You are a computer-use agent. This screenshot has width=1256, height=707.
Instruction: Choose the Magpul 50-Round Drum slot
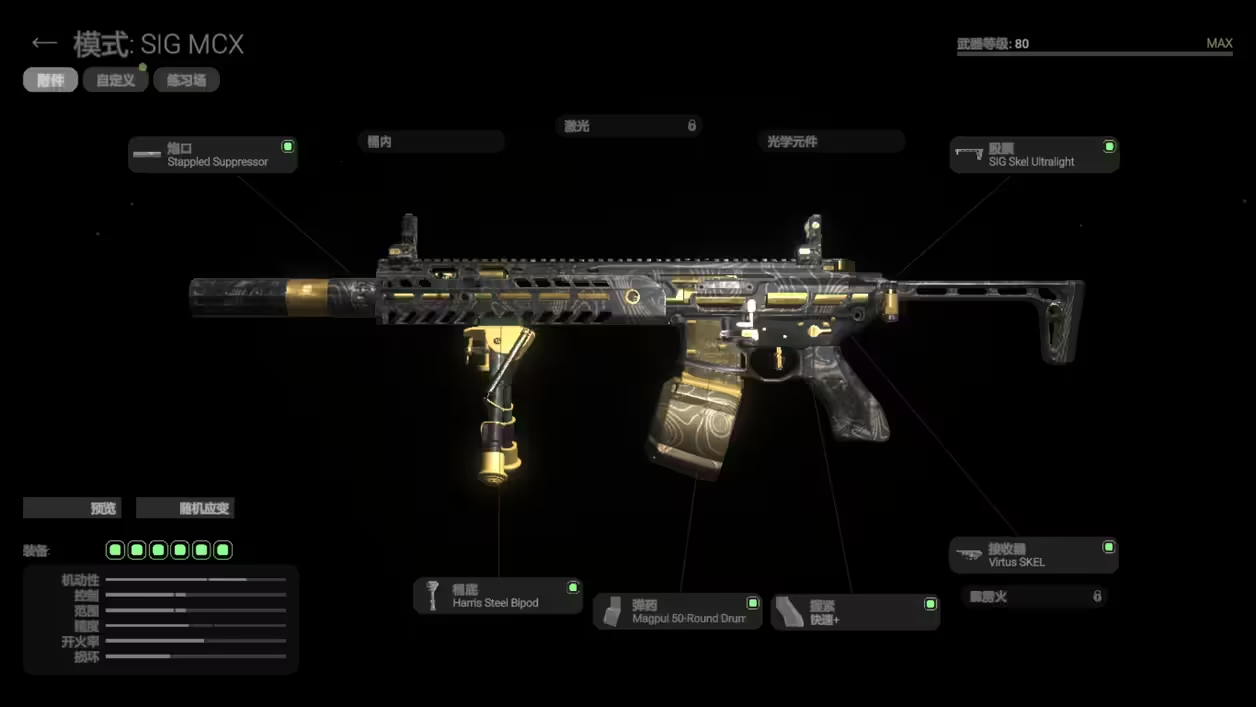coord(677,611)
